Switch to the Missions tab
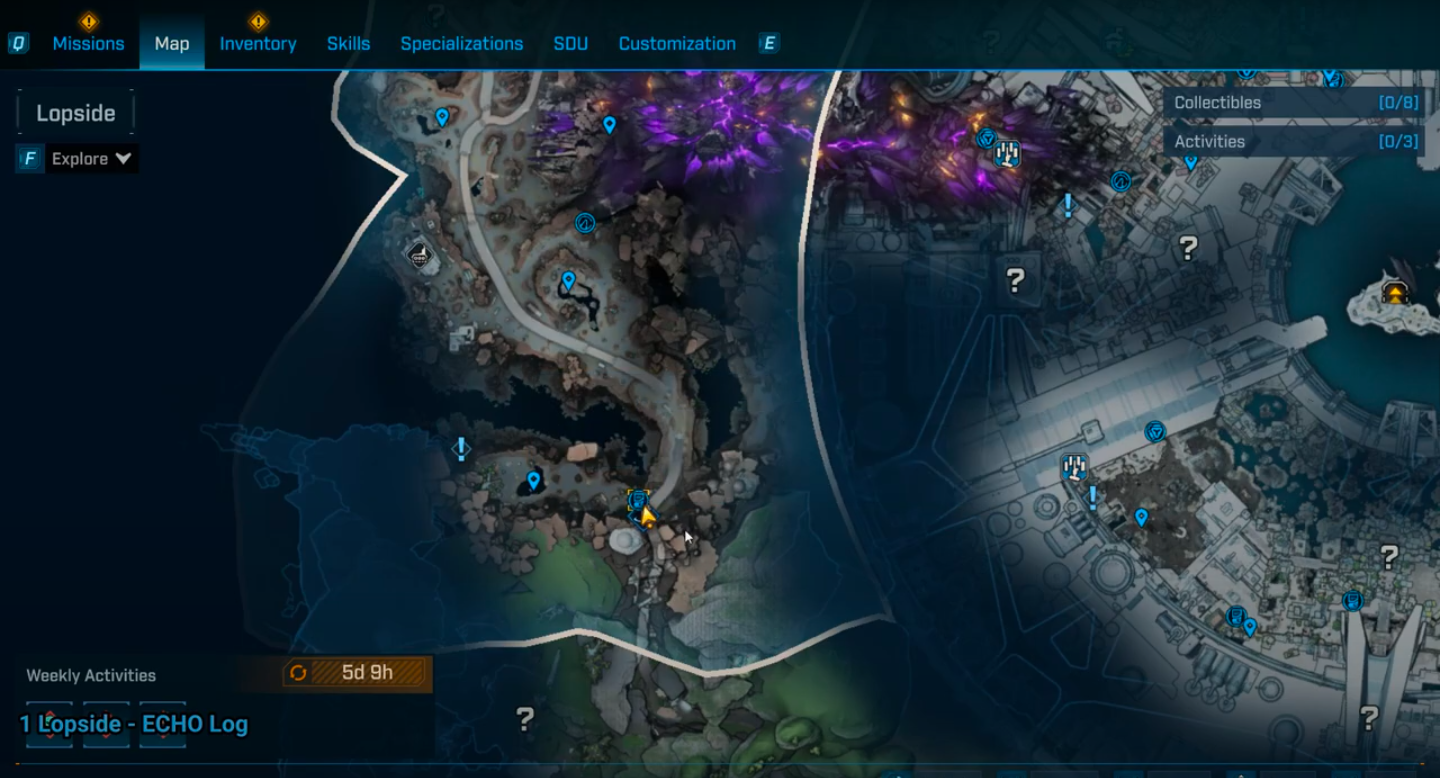Viewport: 1440px width, 778px height. 88,44
